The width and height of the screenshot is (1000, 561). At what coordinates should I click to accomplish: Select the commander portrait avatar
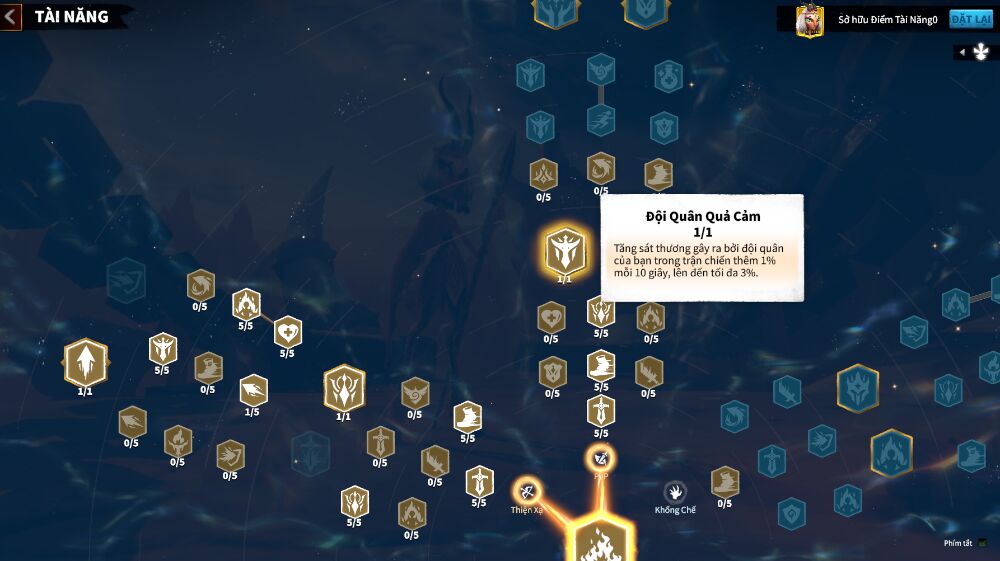point(809,20)
